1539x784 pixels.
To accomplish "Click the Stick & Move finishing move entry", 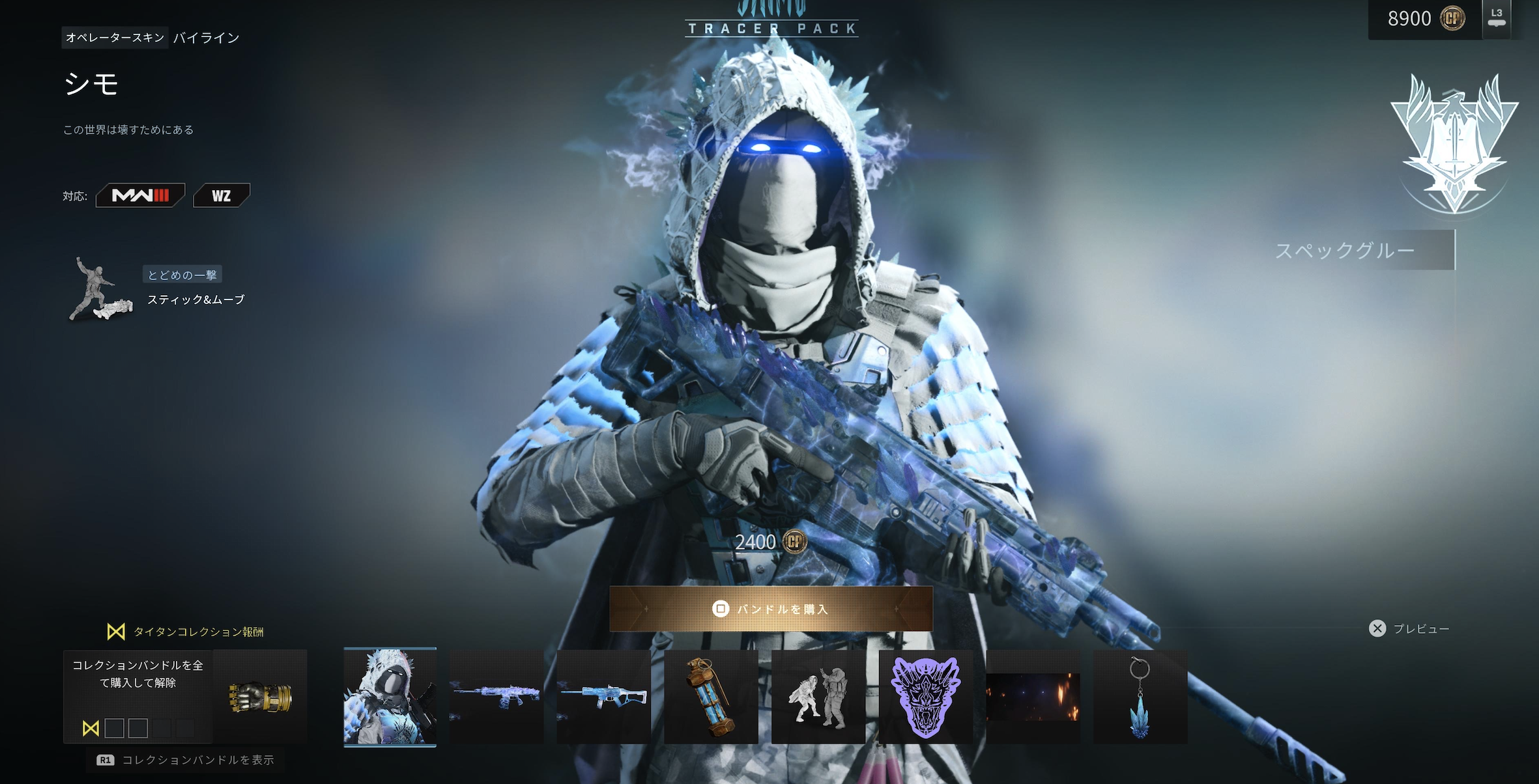I will click(195, 300).
